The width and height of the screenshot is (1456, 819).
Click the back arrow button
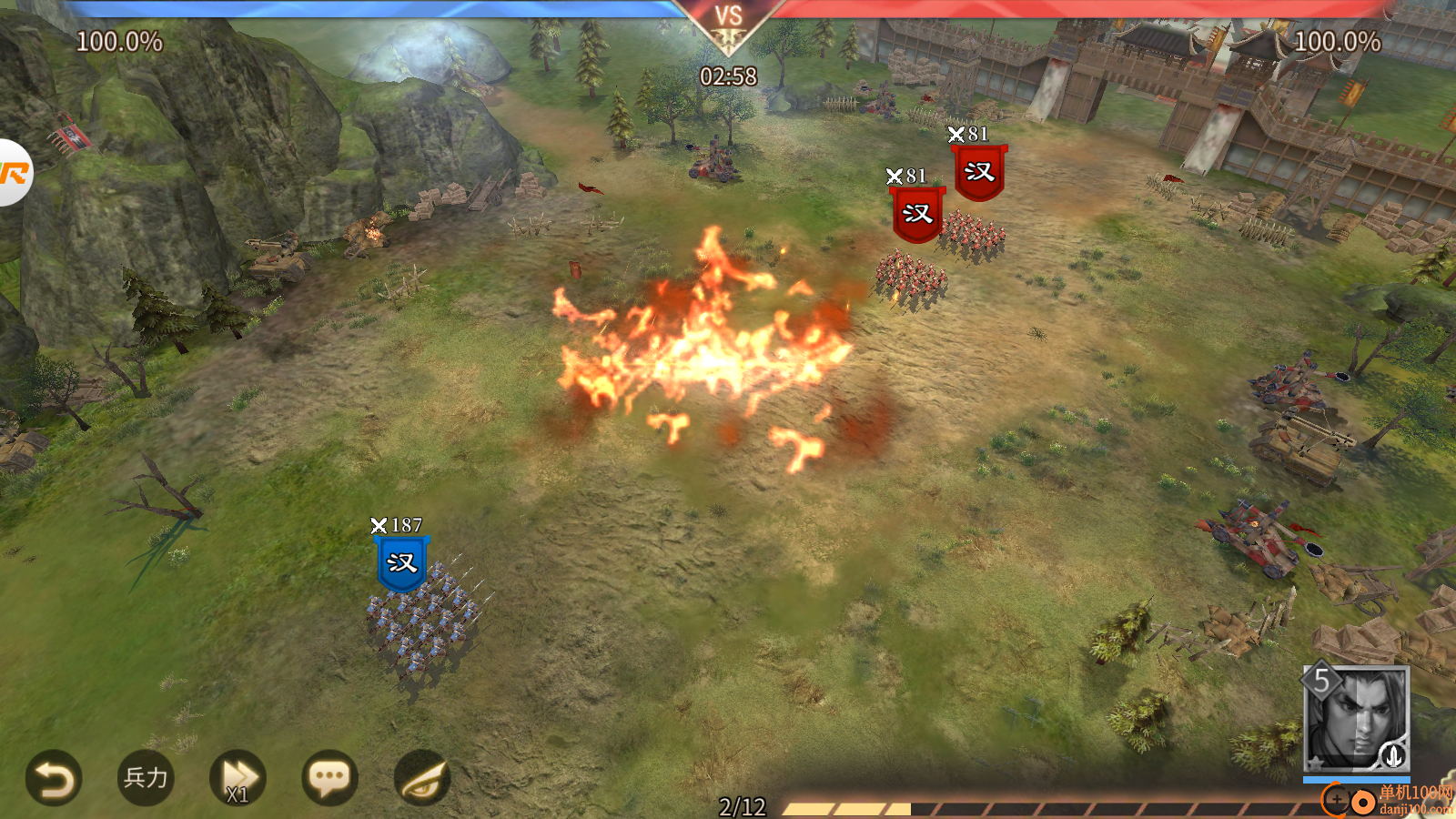tap(54, 779)
